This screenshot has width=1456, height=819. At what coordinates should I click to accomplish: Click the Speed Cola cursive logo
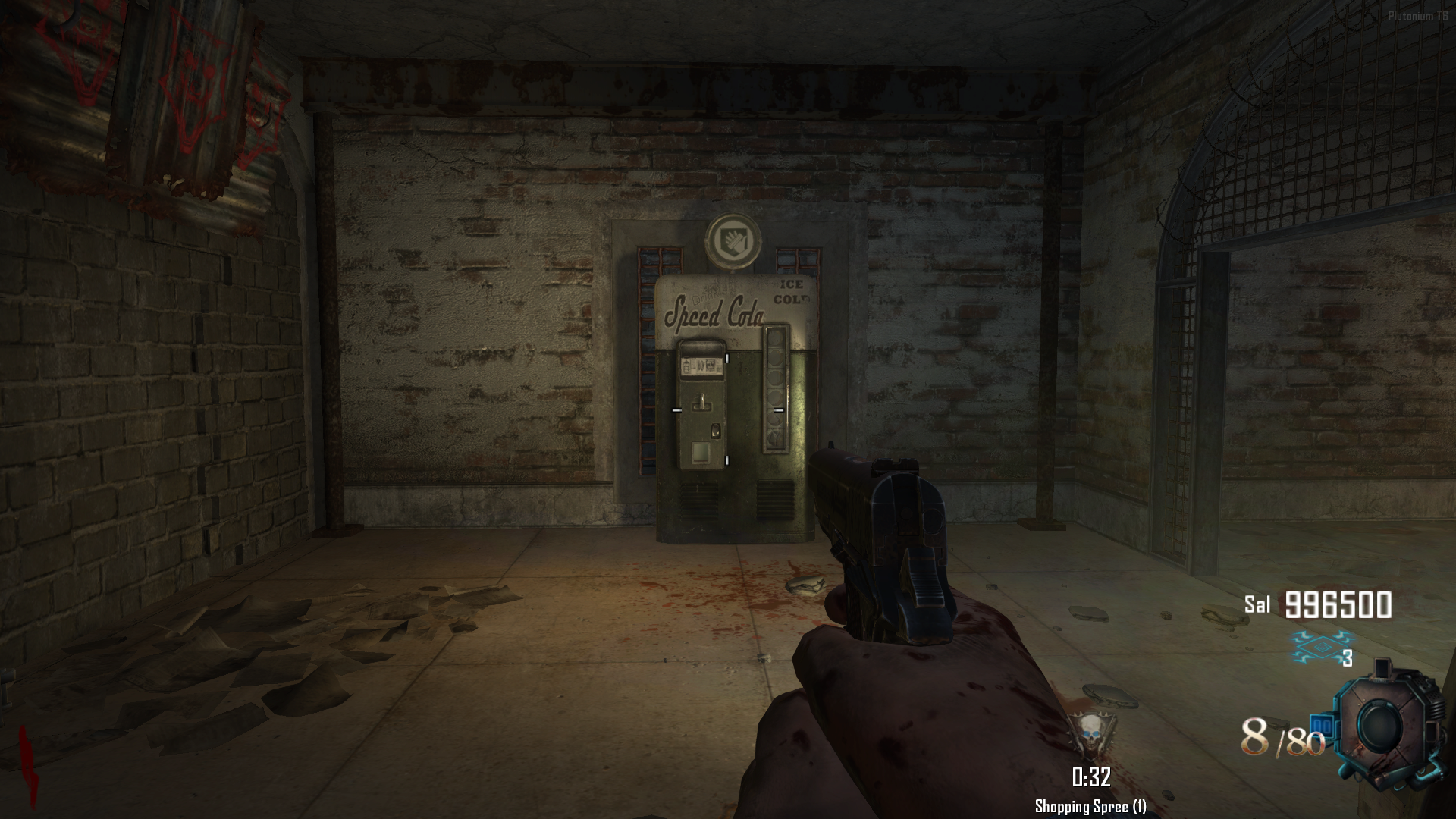(x=714, y=313)
